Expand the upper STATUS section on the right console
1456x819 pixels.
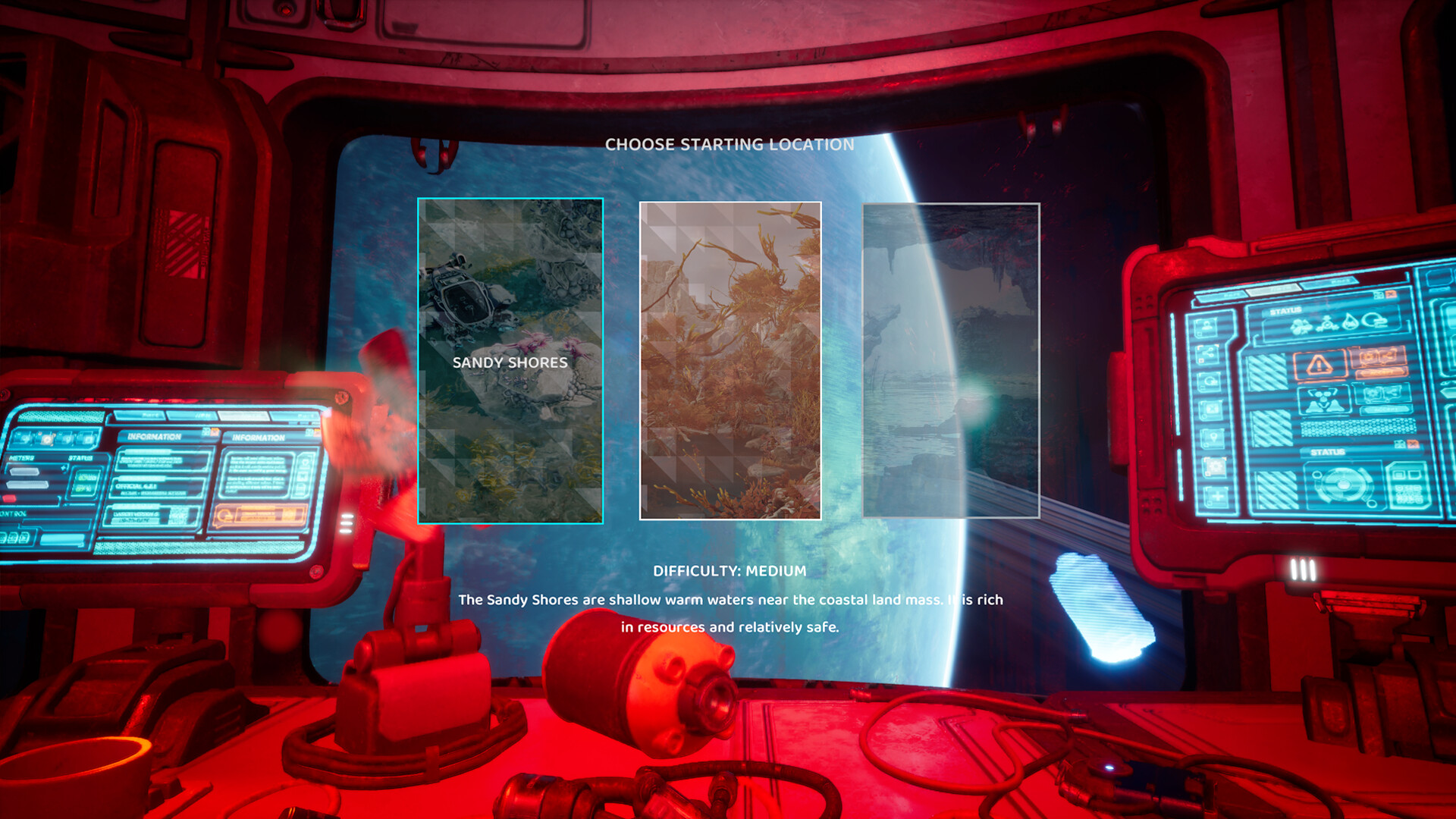point(1286,309)
